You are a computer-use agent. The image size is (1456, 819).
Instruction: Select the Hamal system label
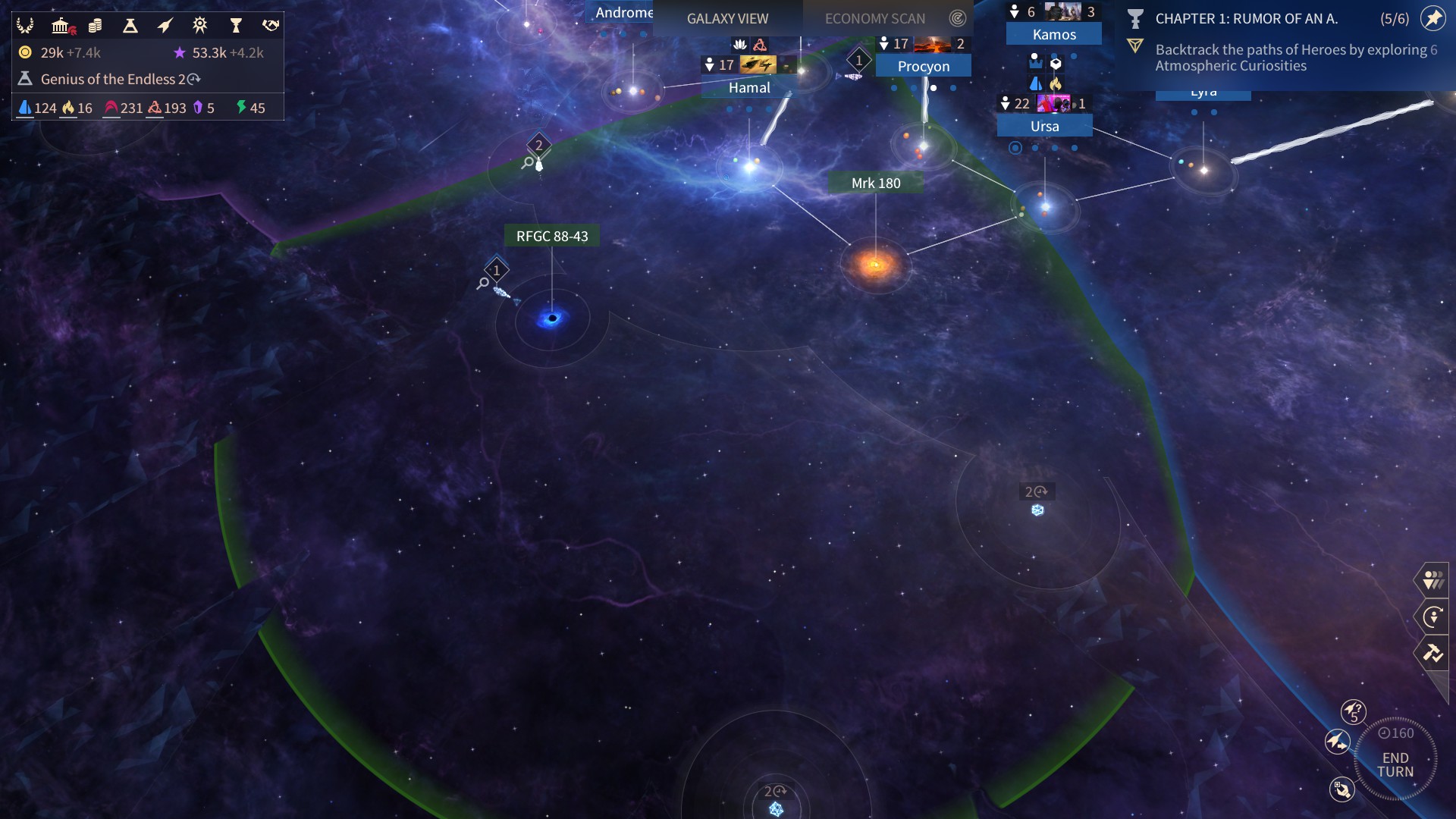pyautogui.click(x=749, y=88)
